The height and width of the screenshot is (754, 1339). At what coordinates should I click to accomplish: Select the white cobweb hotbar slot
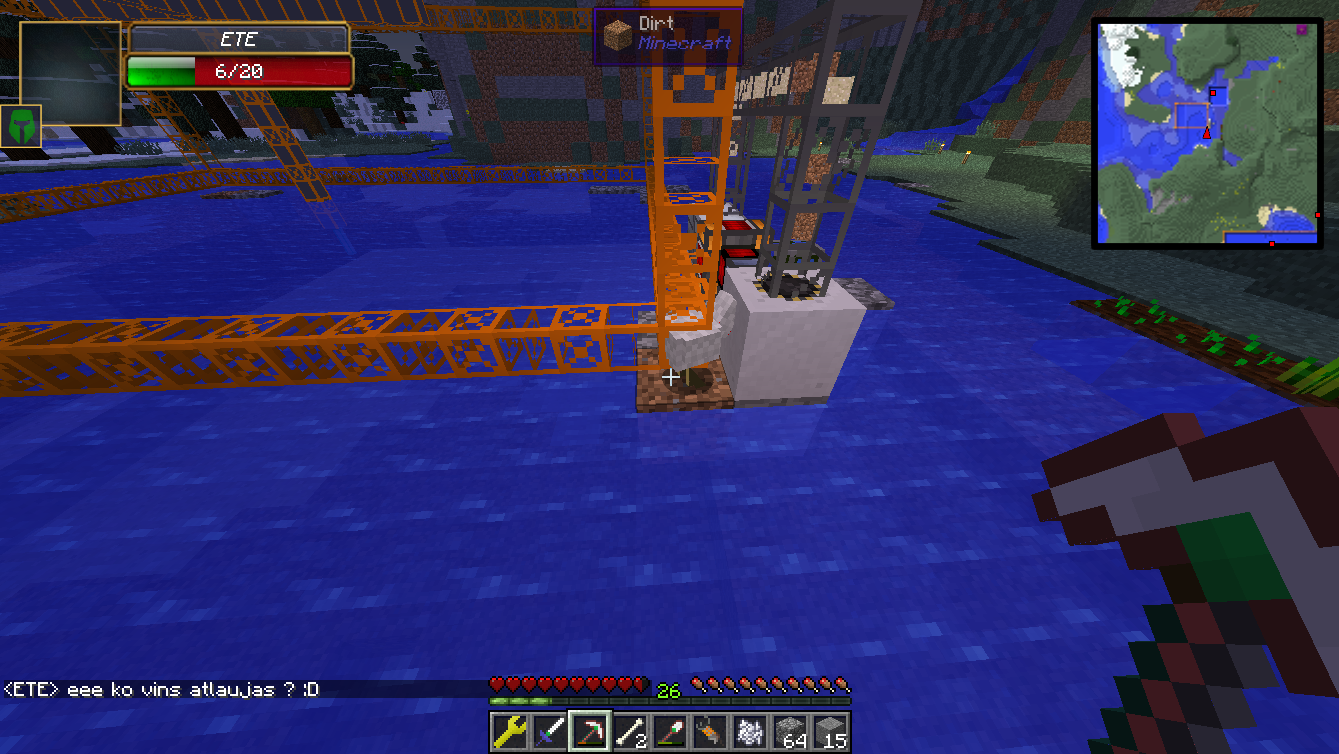click(749, 732)
